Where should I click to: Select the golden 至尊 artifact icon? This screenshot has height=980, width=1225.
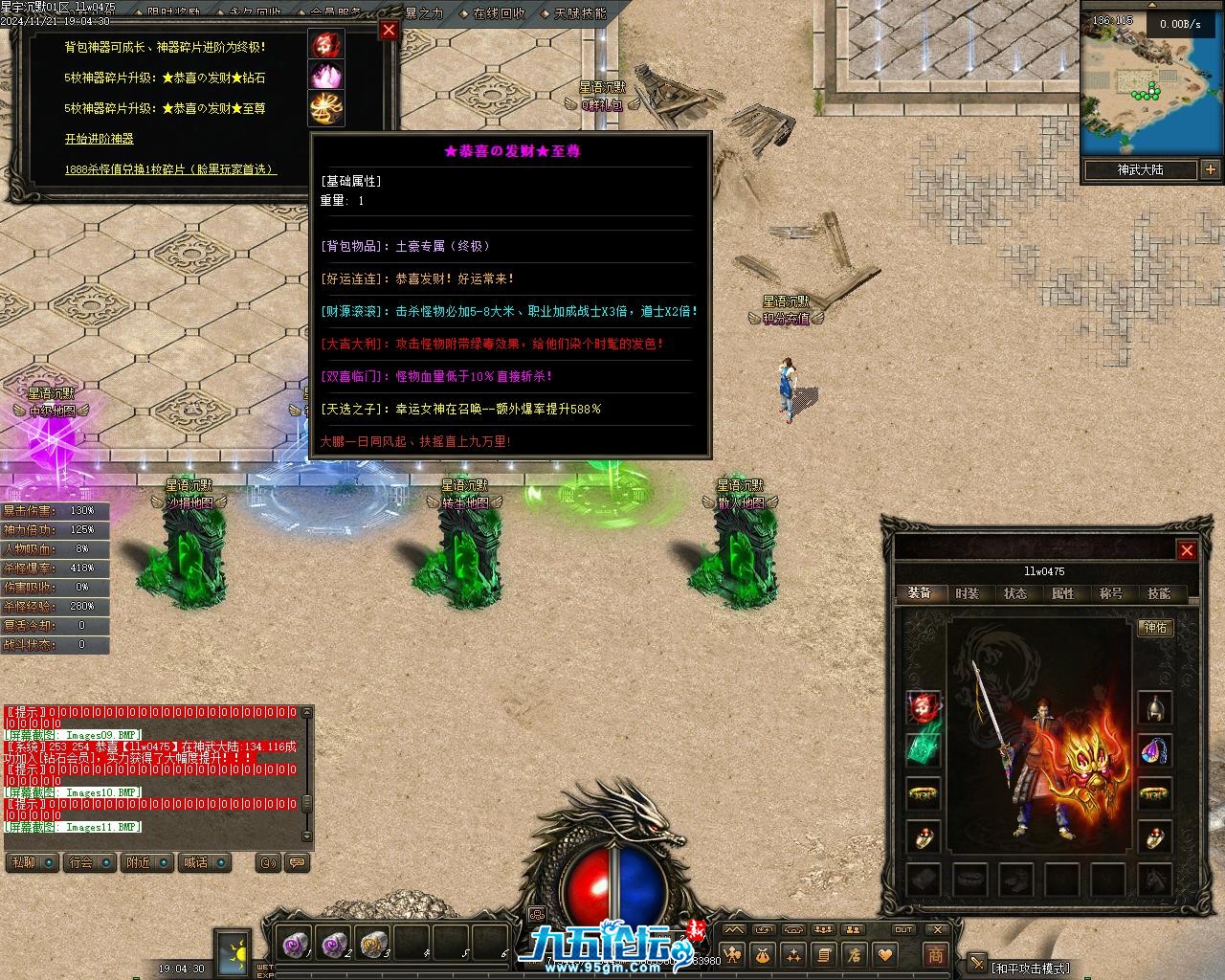(x=325, y=107)
